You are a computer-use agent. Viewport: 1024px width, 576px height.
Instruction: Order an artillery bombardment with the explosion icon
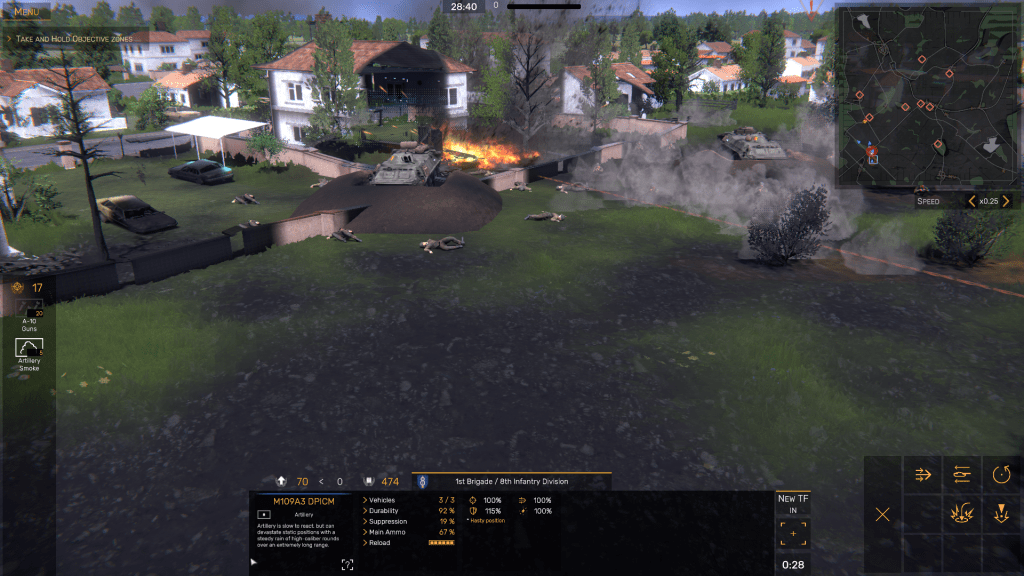click(962, 515)
